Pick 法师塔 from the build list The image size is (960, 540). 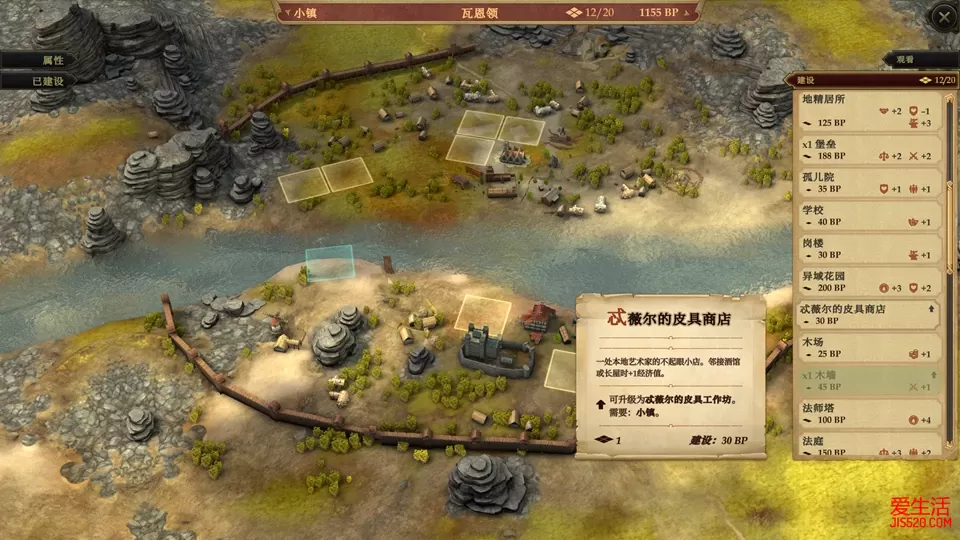point(868,413)
